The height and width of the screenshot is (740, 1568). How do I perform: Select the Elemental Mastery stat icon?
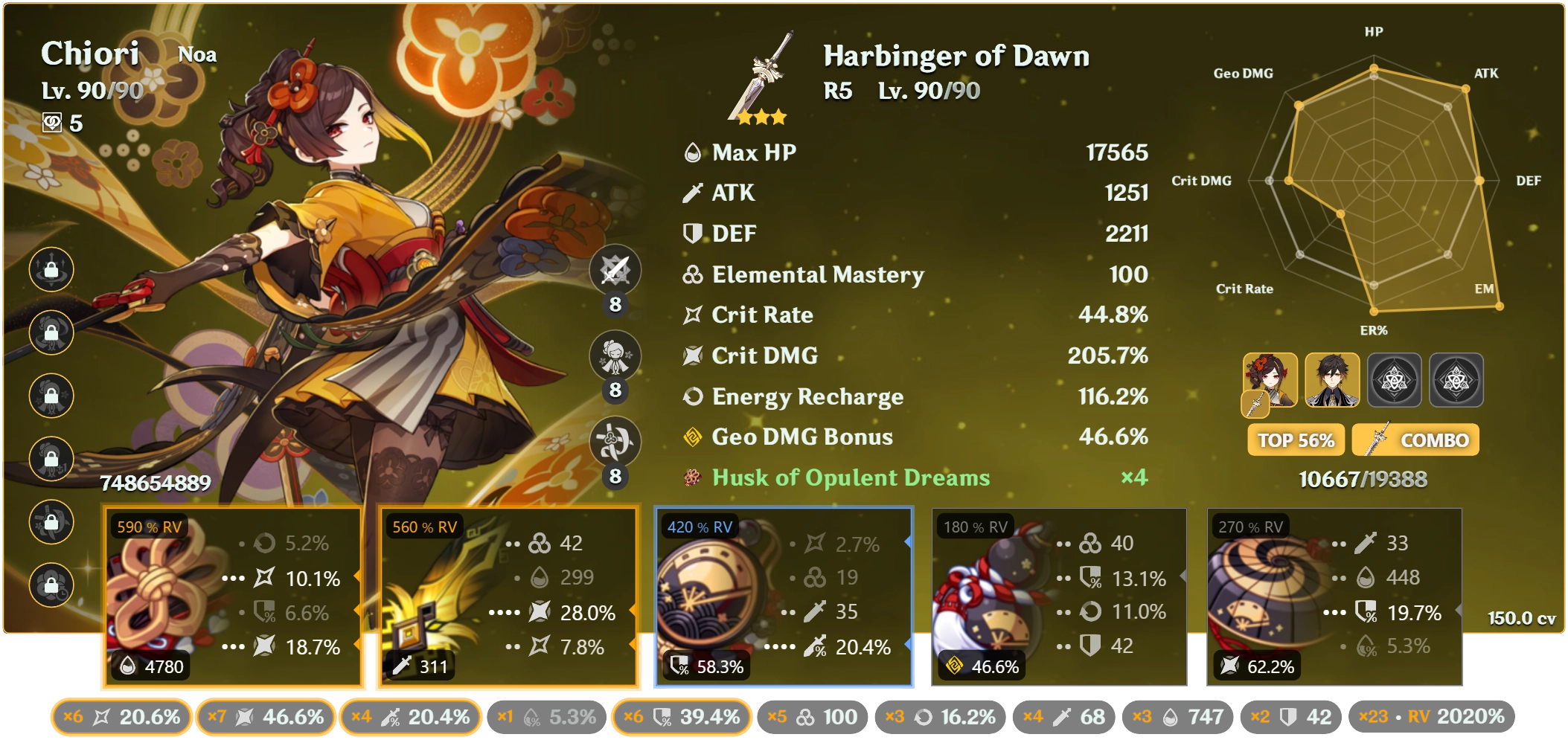pos(693,274)
